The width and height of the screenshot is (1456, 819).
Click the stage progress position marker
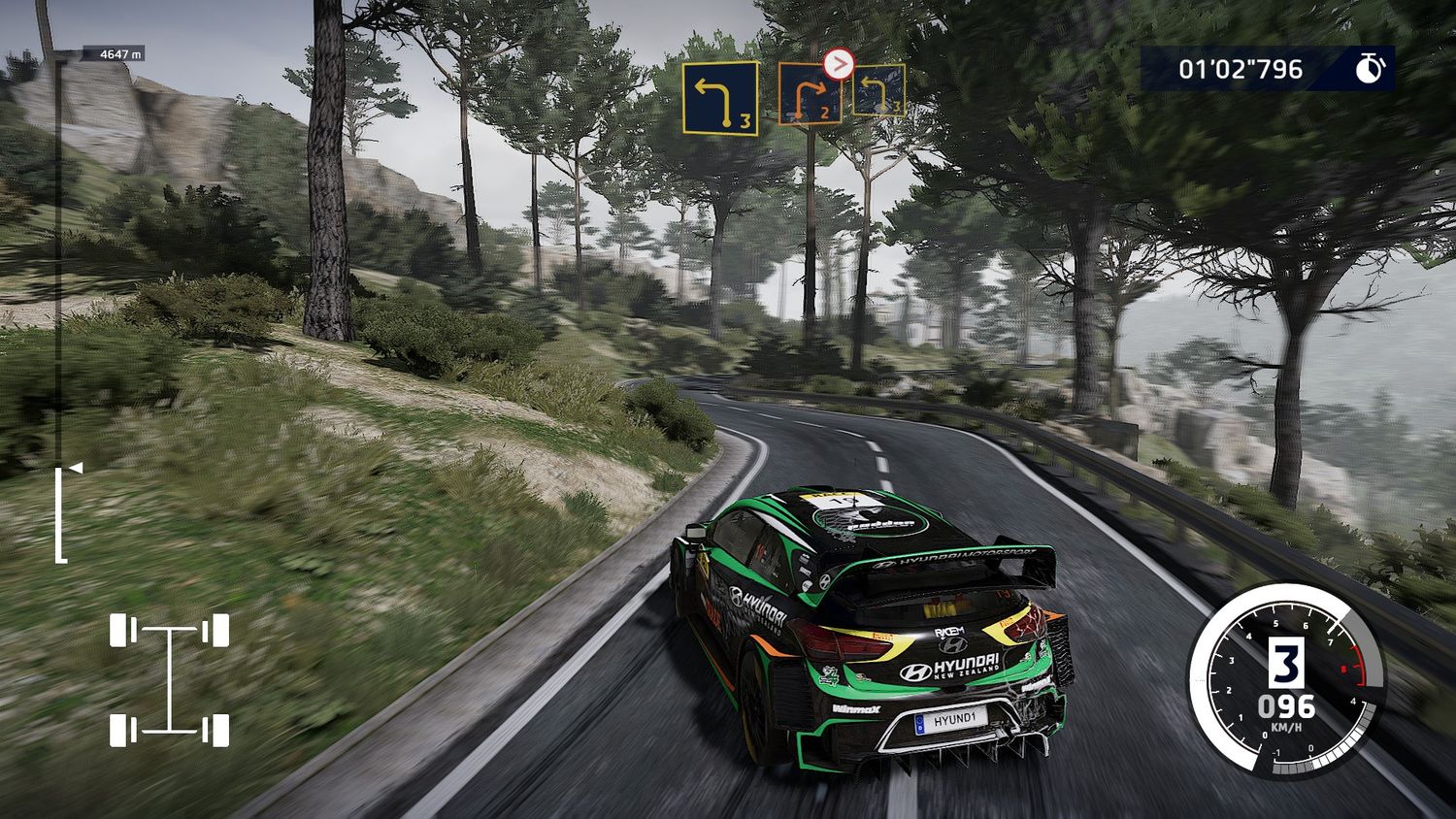[x=73, y=469]
